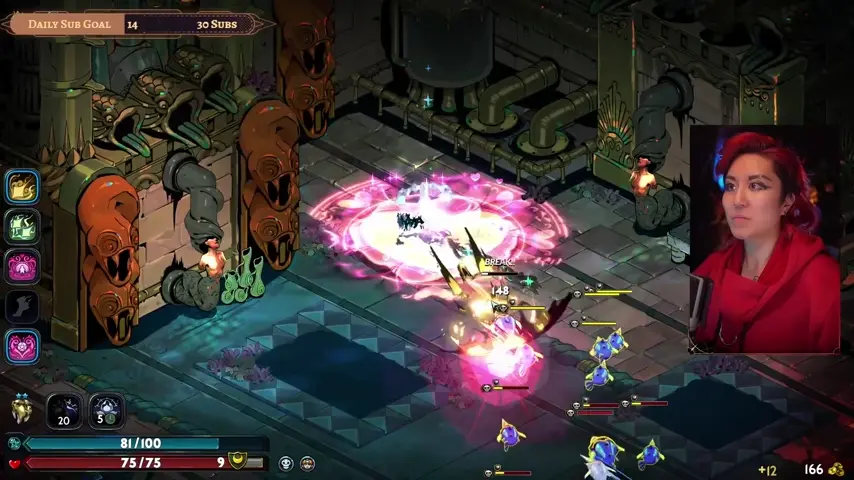The height and width of the screenshot is (480, 854).
Task: Click the pink heart magick boon icon
Action: coord(22,346)
